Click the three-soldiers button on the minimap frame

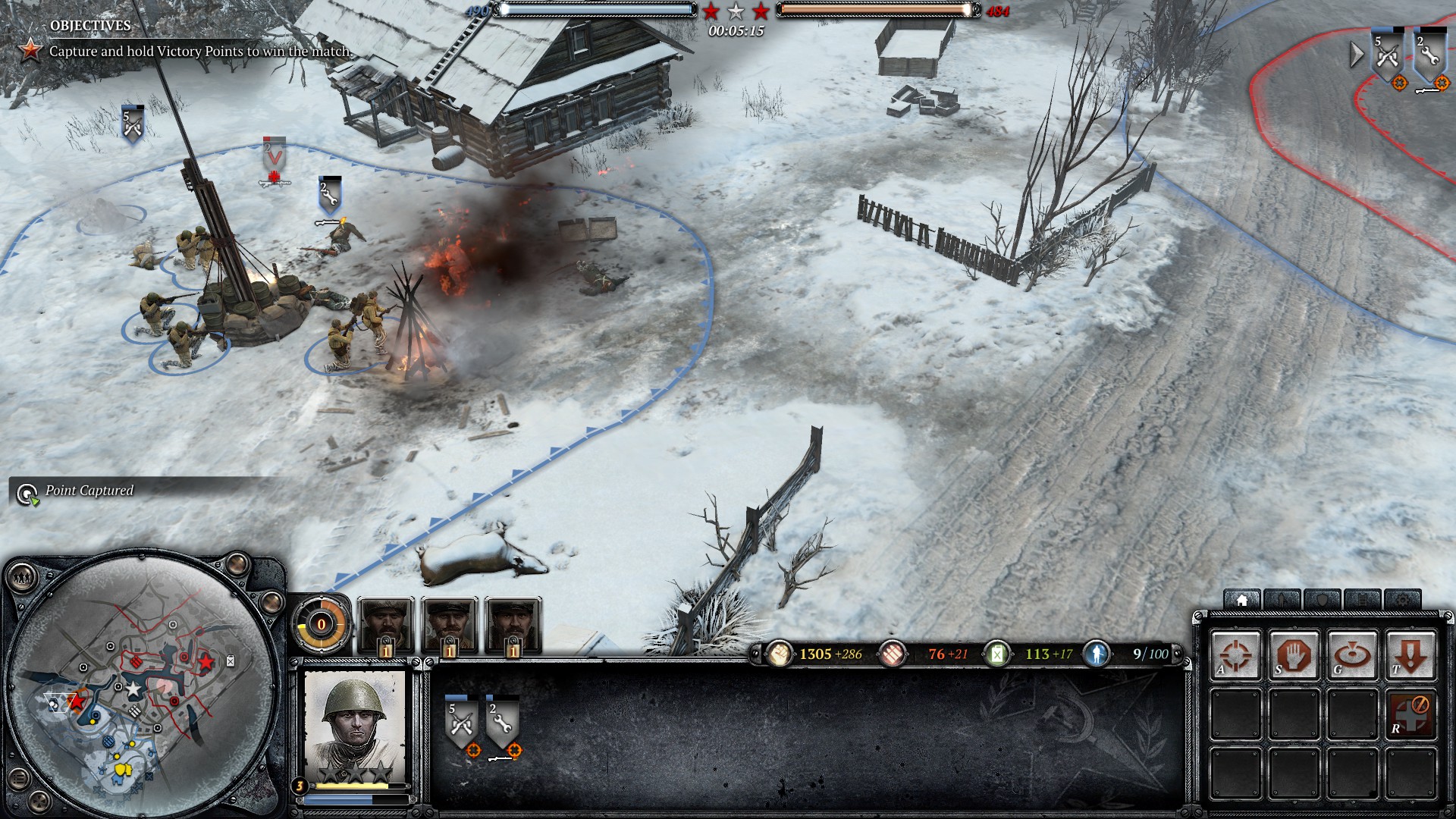(x=22, y=579)
